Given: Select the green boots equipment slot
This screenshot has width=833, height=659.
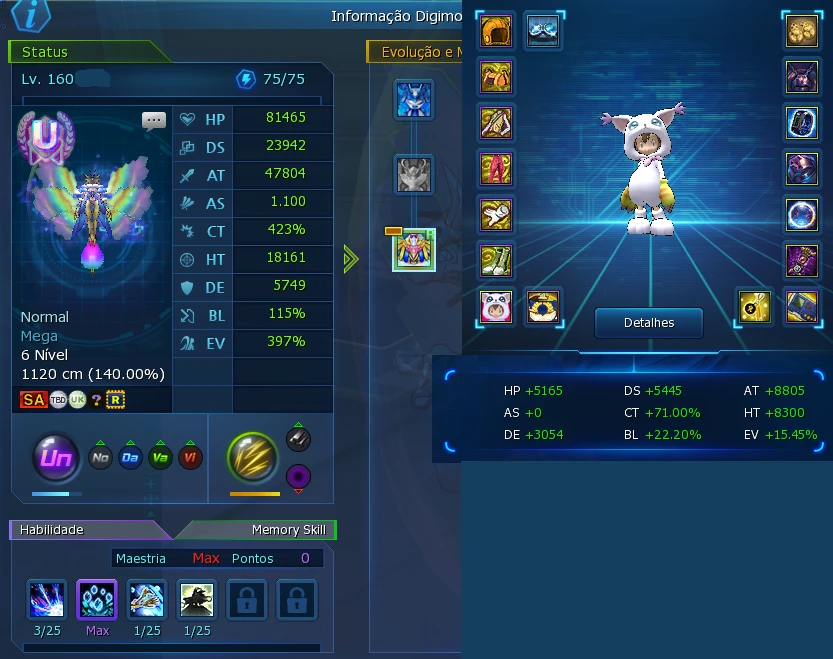Looking at the screenshot, I should (496, 261).
